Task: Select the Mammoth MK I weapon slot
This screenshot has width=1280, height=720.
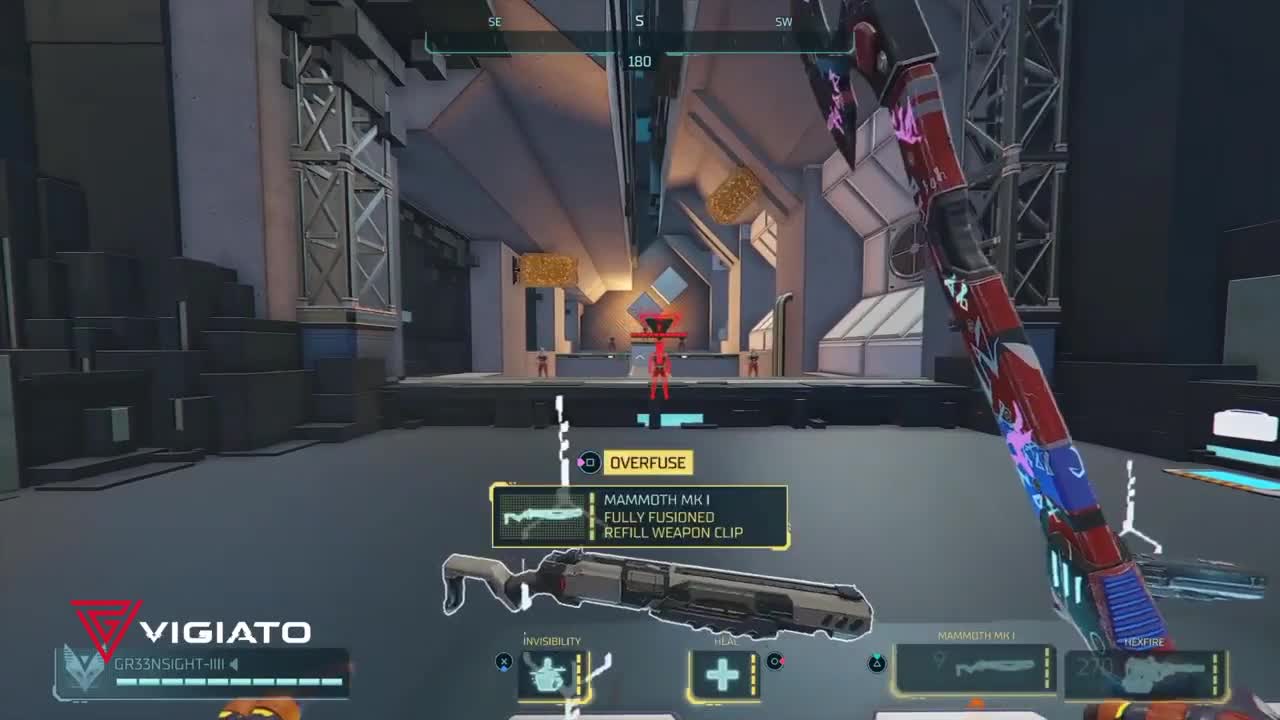Action: pos(976,669)
